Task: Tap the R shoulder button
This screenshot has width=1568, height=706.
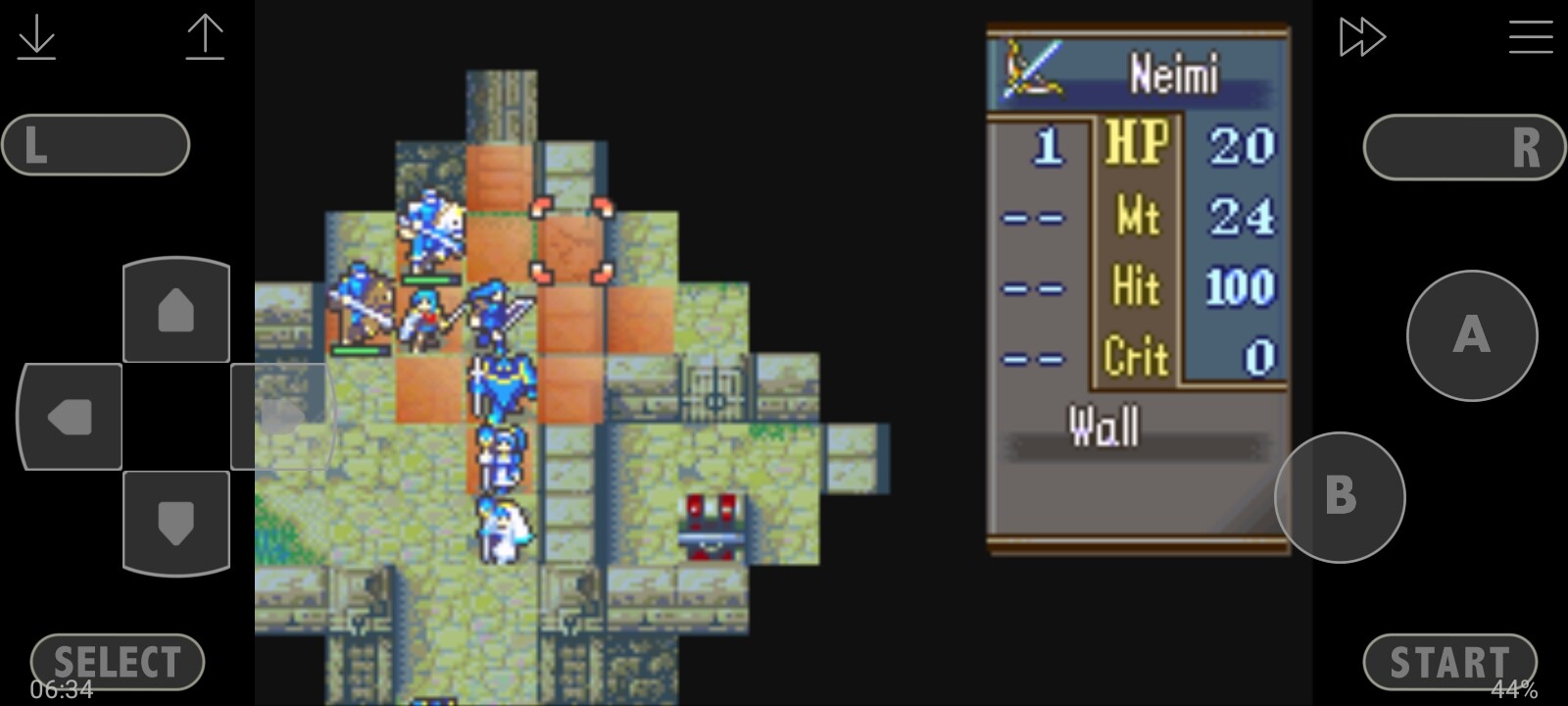Action: click(1464, 147)
